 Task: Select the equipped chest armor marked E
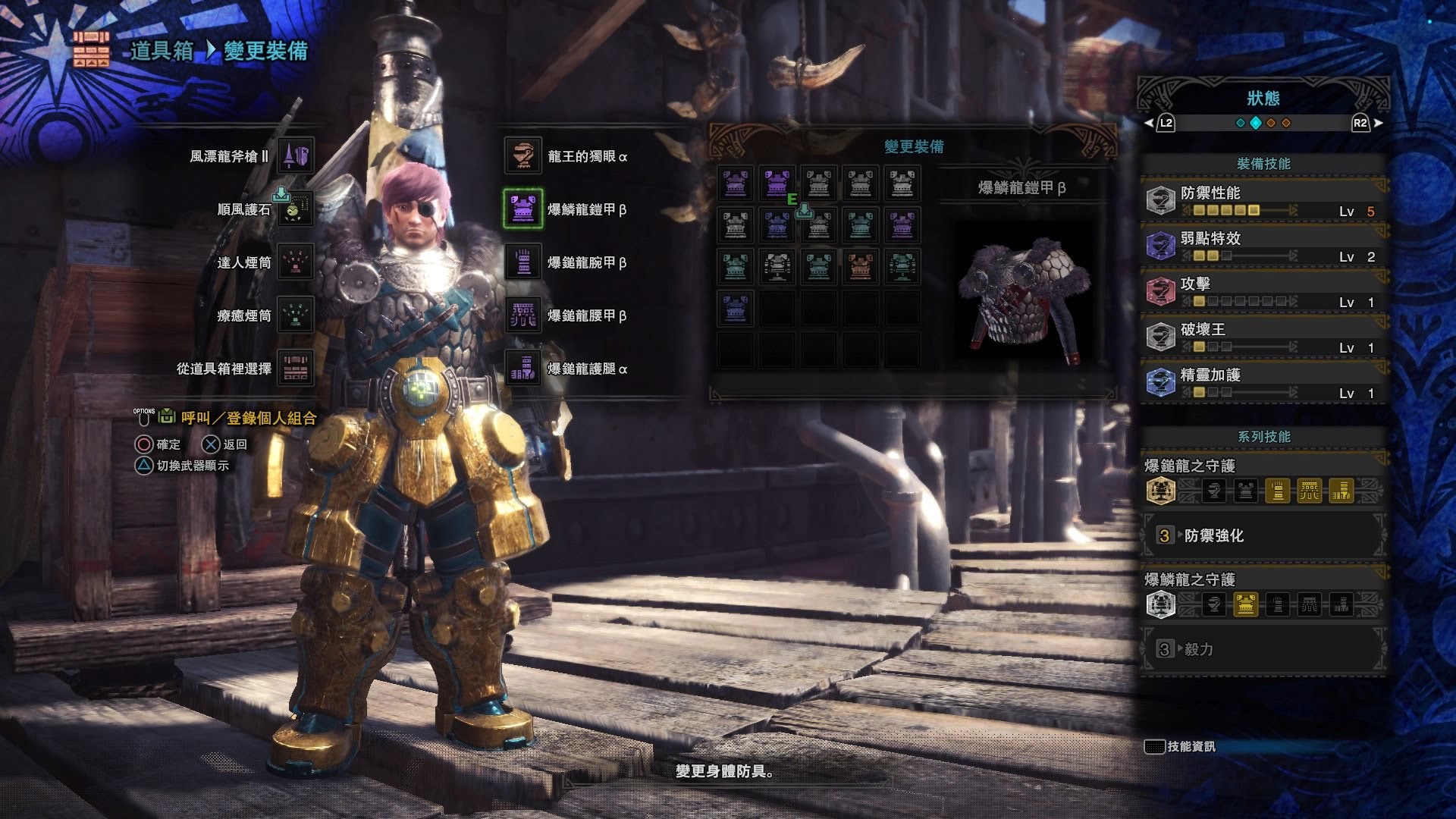point(777,184)
